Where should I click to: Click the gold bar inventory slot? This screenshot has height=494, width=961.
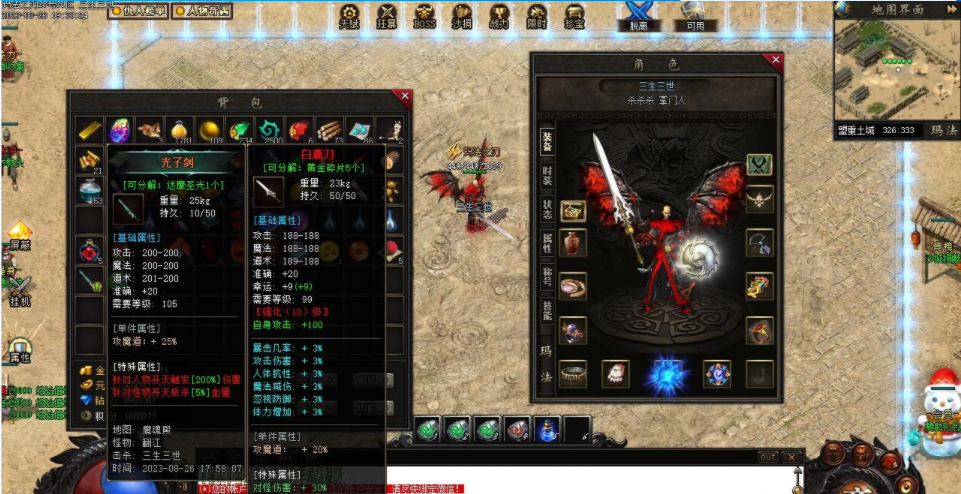point(91,130)
